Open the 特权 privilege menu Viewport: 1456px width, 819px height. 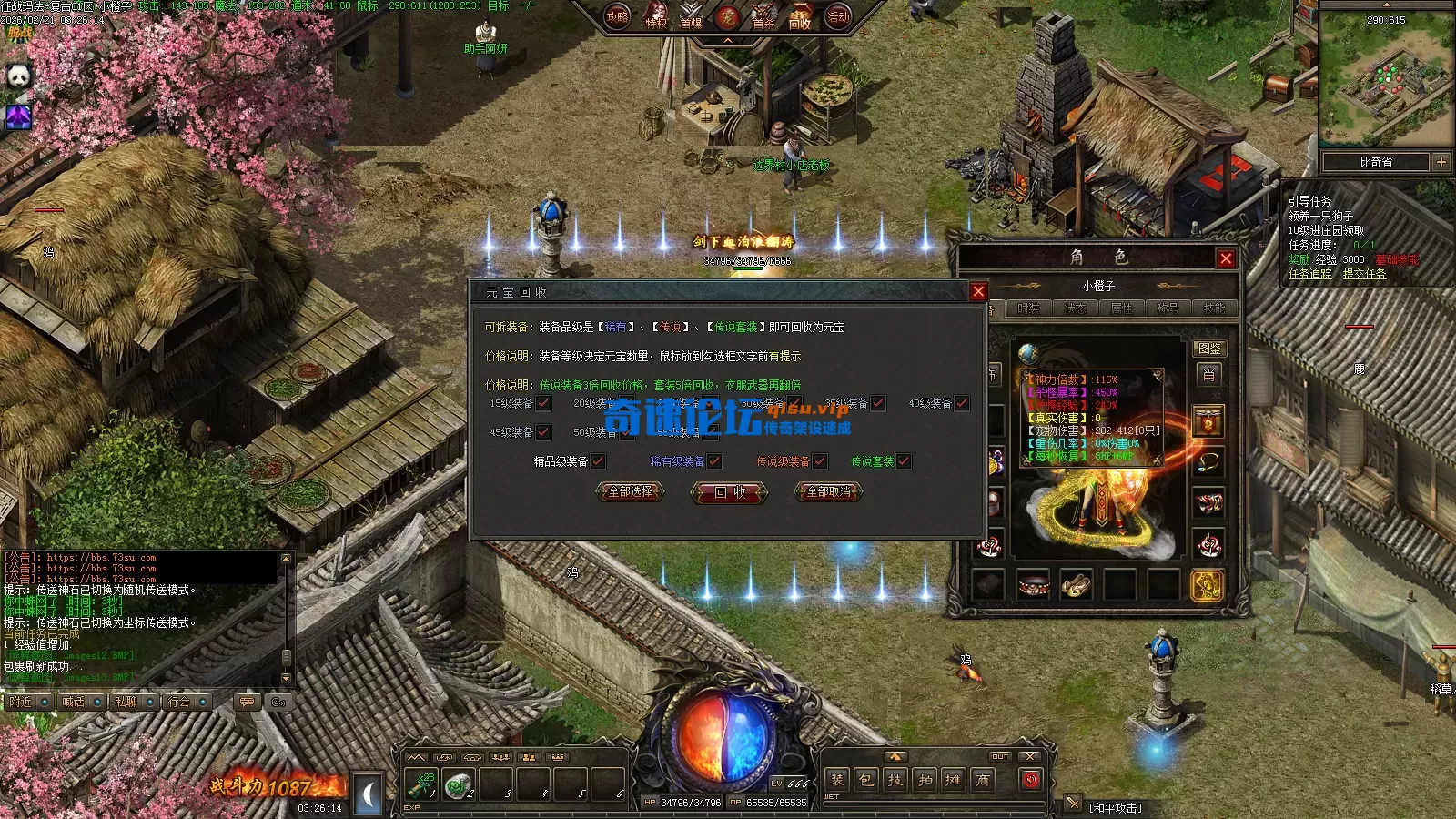click(655, 18)
